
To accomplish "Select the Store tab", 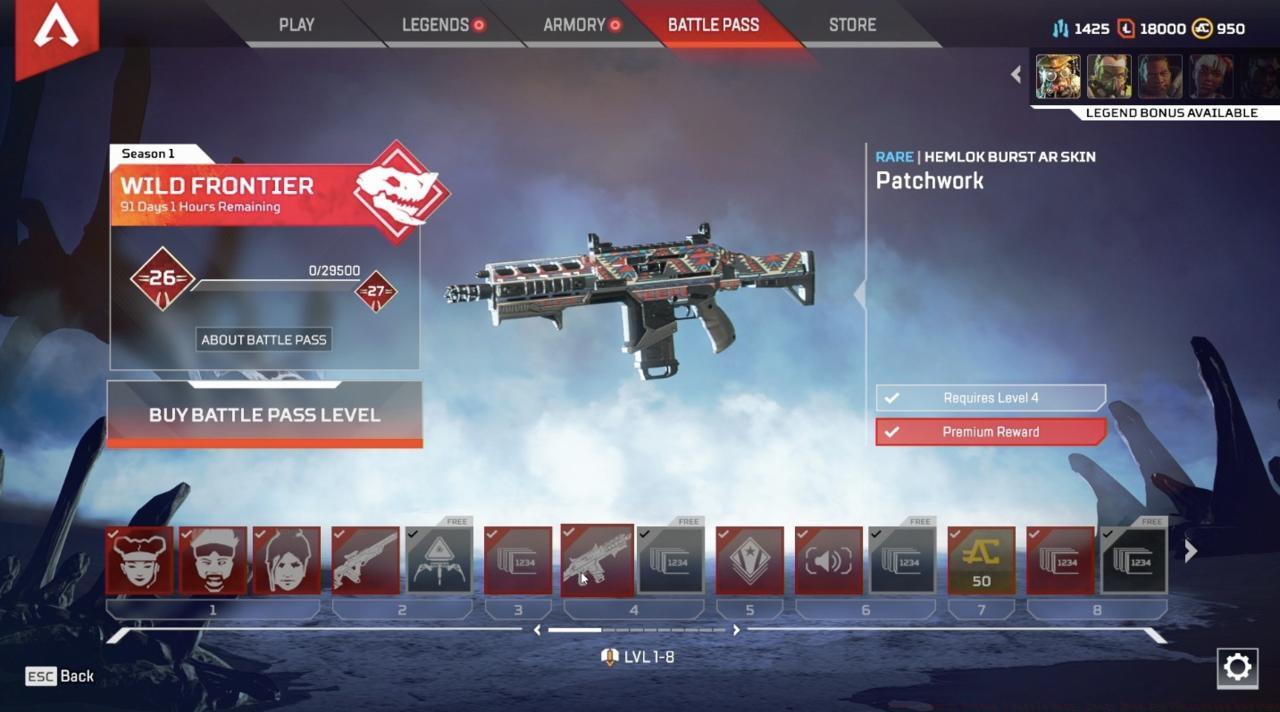I will pos(852,25).
